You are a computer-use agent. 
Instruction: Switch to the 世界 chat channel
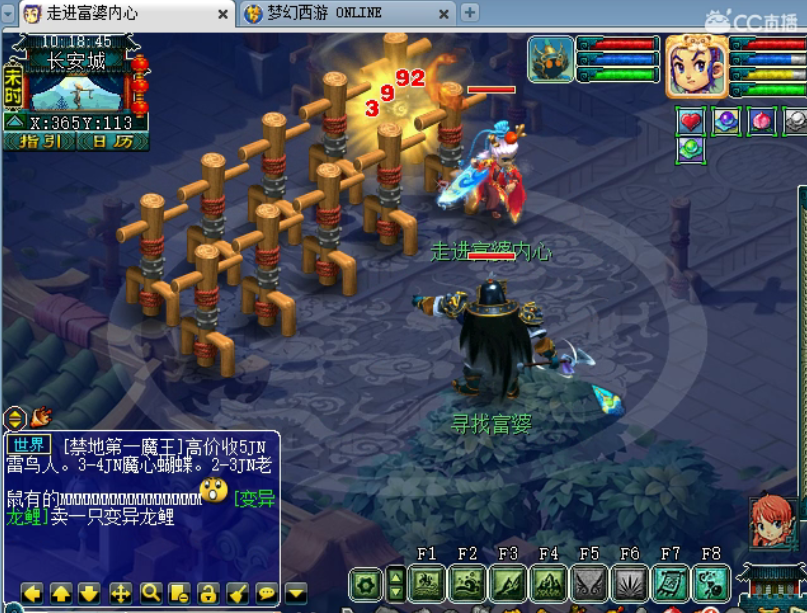pos(30,445)
